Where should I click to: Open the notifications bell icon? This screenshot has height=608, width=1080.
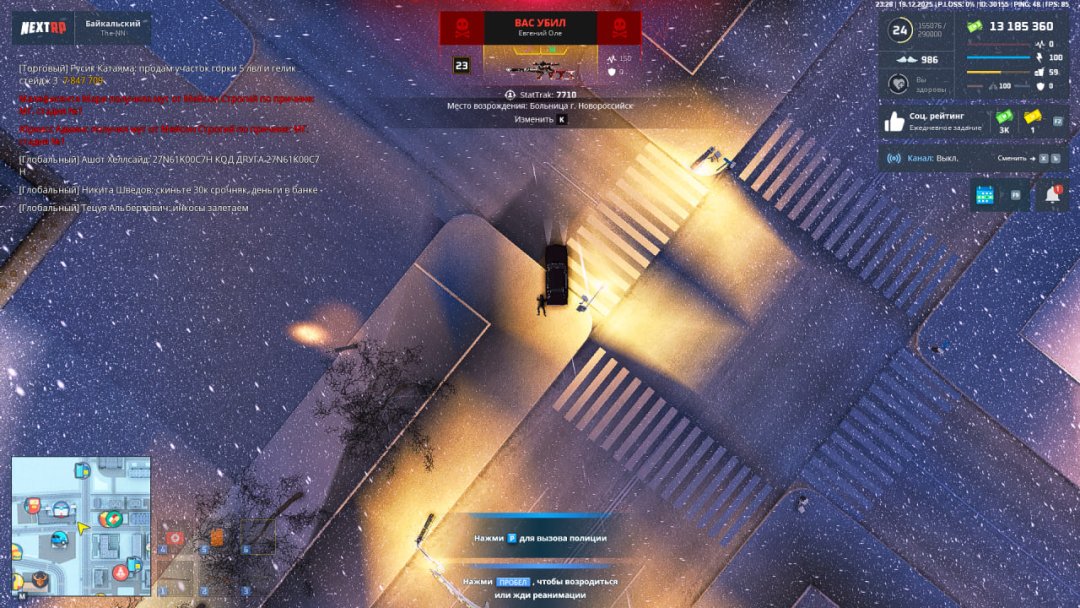click(1051, 195)
